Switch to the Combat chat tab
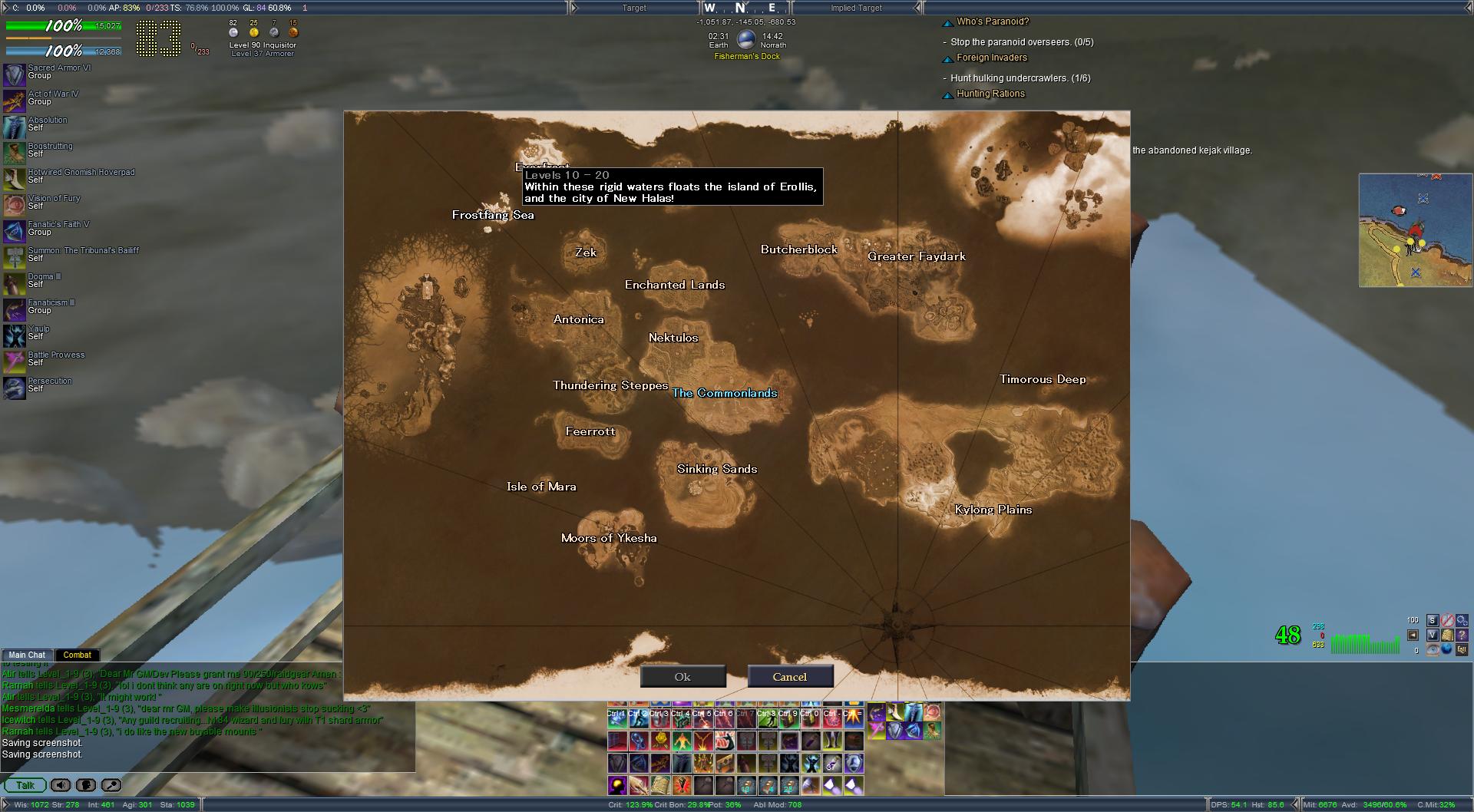The image size is (1474, 812). pyautogui.click(x=77, y=655)
